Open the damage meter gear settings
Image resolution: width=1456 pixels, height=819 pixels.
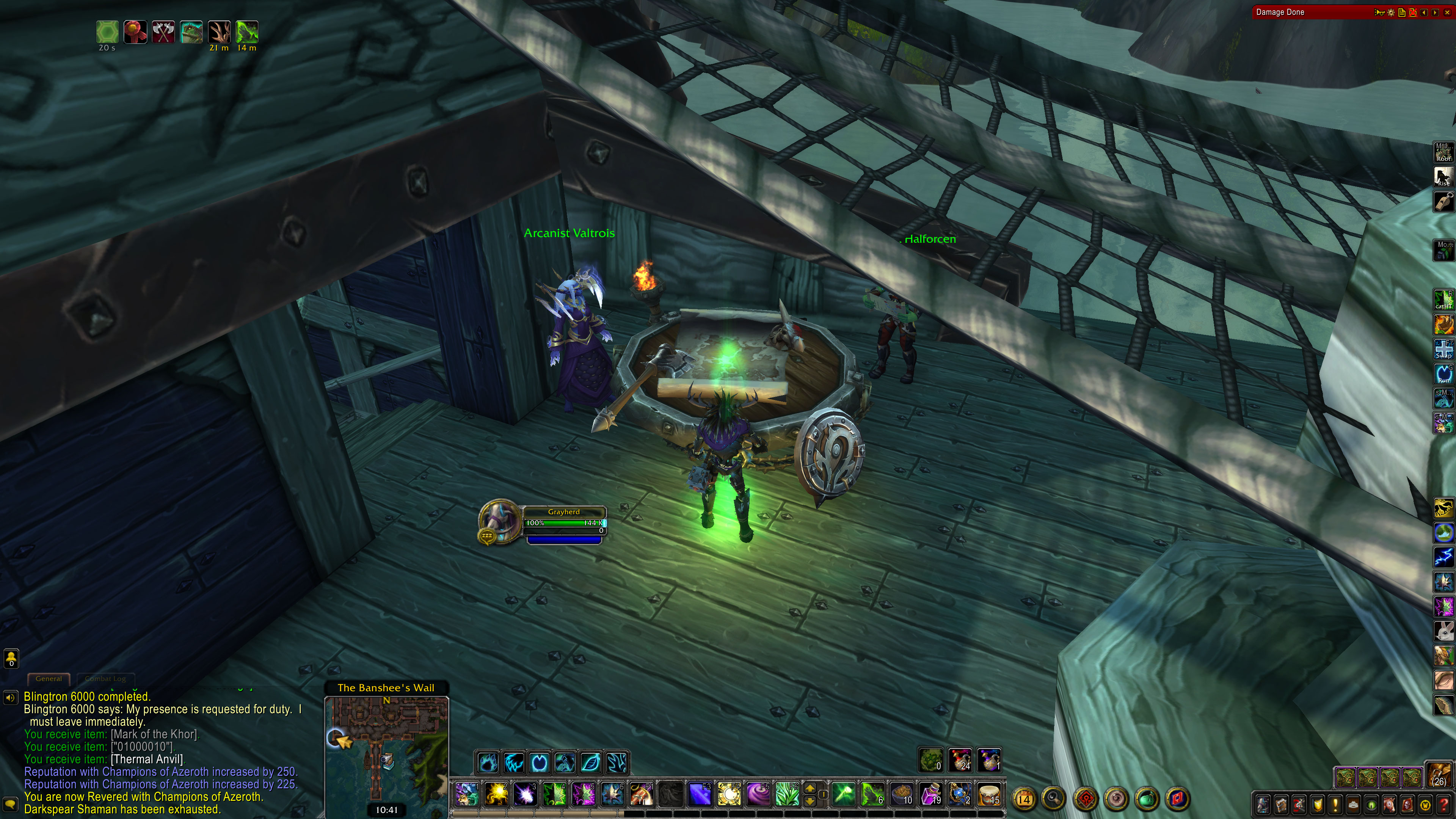(1391, 13)
